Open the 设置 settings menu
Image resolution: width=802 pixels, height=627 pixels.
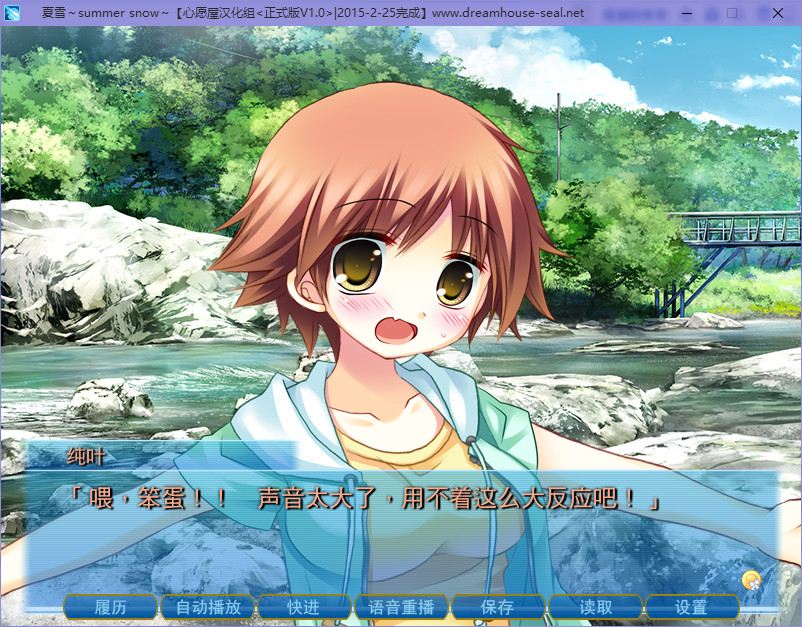coord(691,607)
